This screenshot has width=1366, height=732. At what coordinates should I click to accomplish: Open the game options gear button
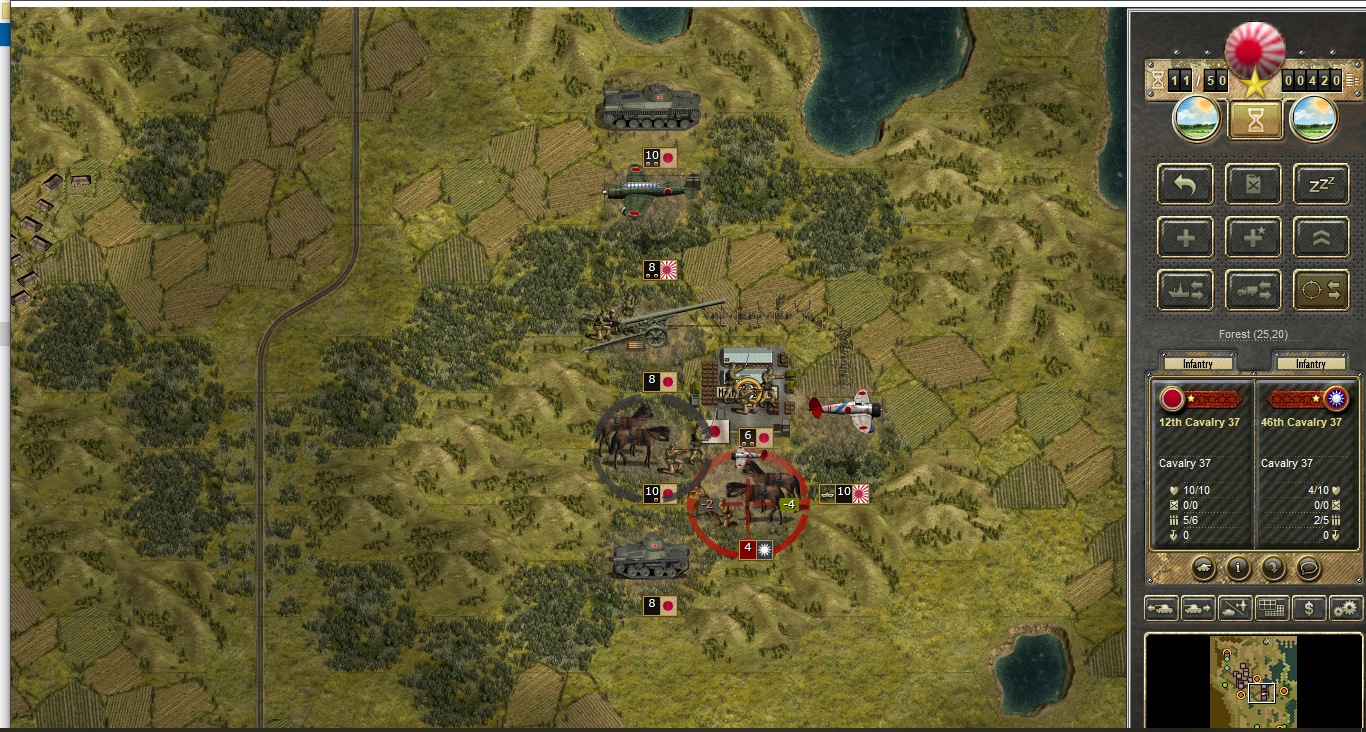pos(1346,607)
